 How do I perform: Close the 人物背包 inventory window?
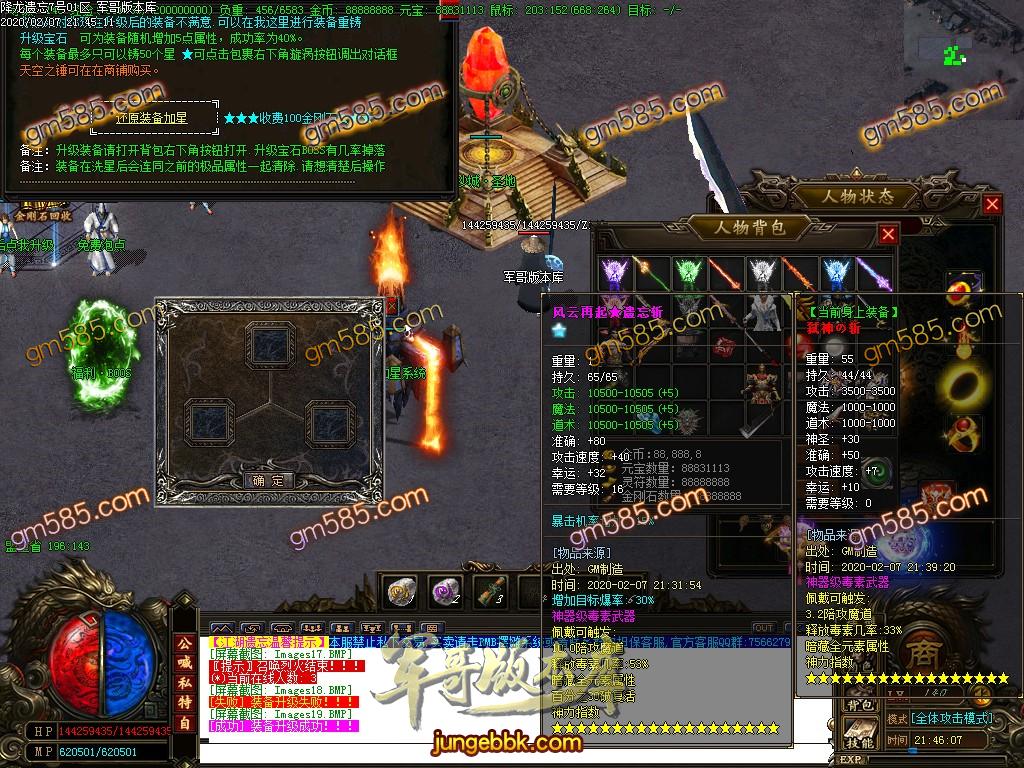(x=888, y=234)
